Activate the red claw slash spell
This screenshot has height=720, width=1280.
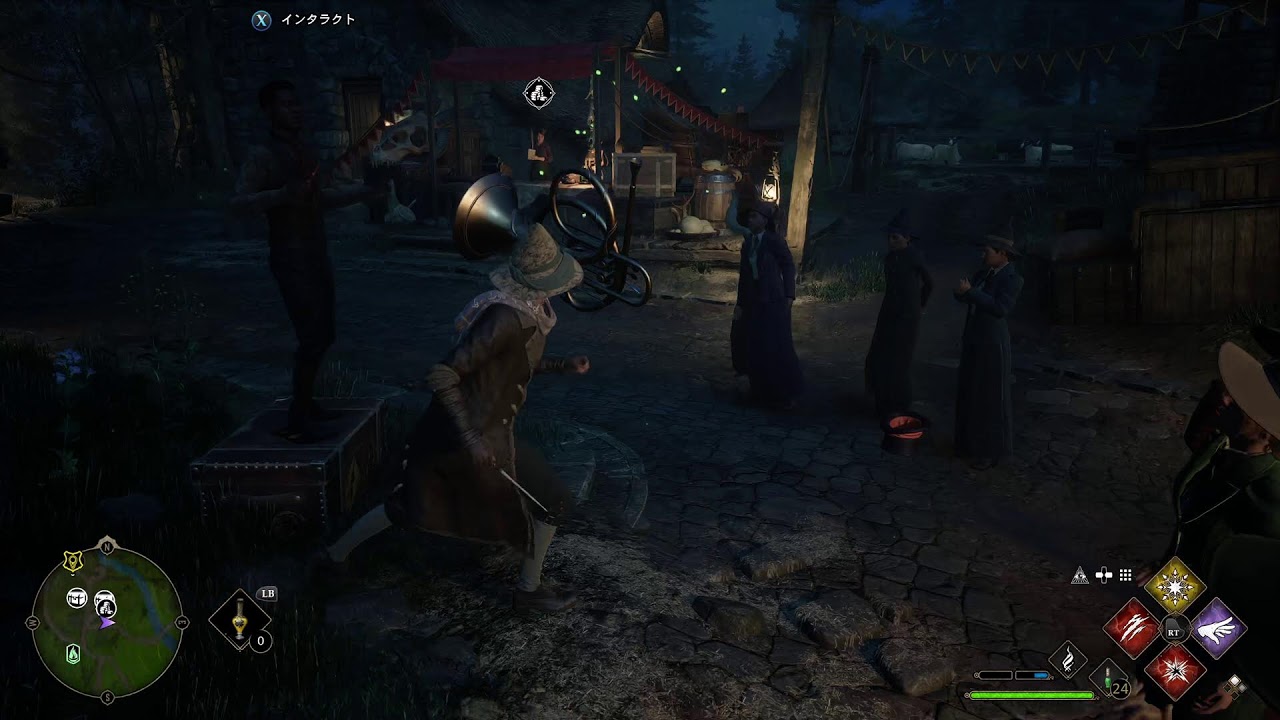tap(1131, 630)
